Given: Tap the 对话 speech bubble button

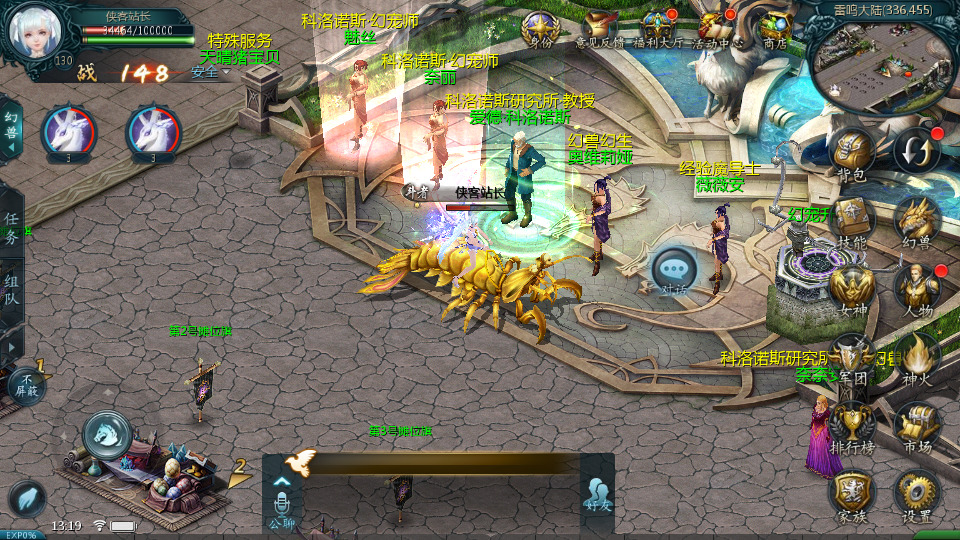Looking at the screenshot, I should (673, 270).
